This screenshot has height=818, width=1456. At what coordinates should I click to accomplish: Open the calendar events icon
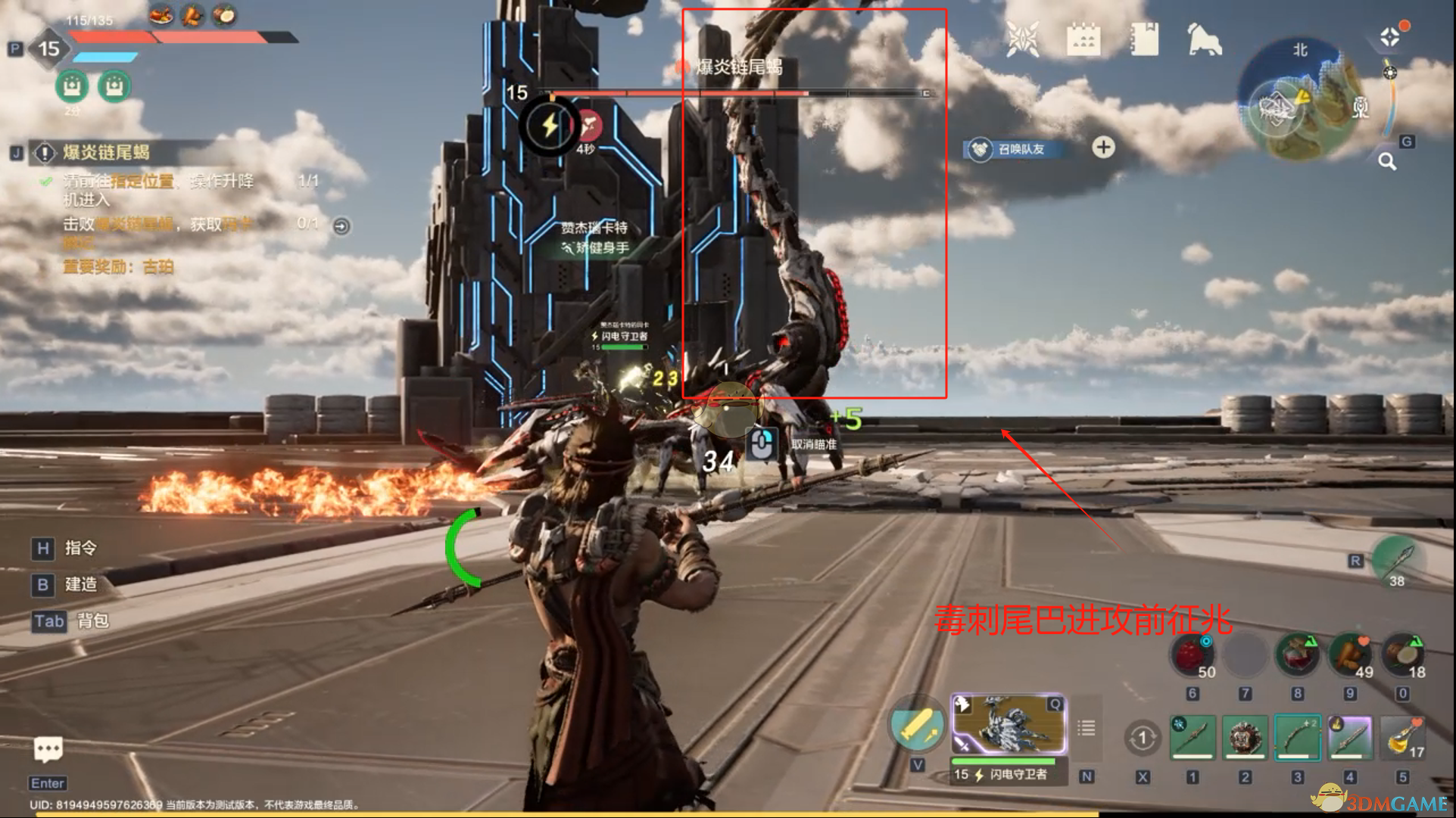point(1083,39)
